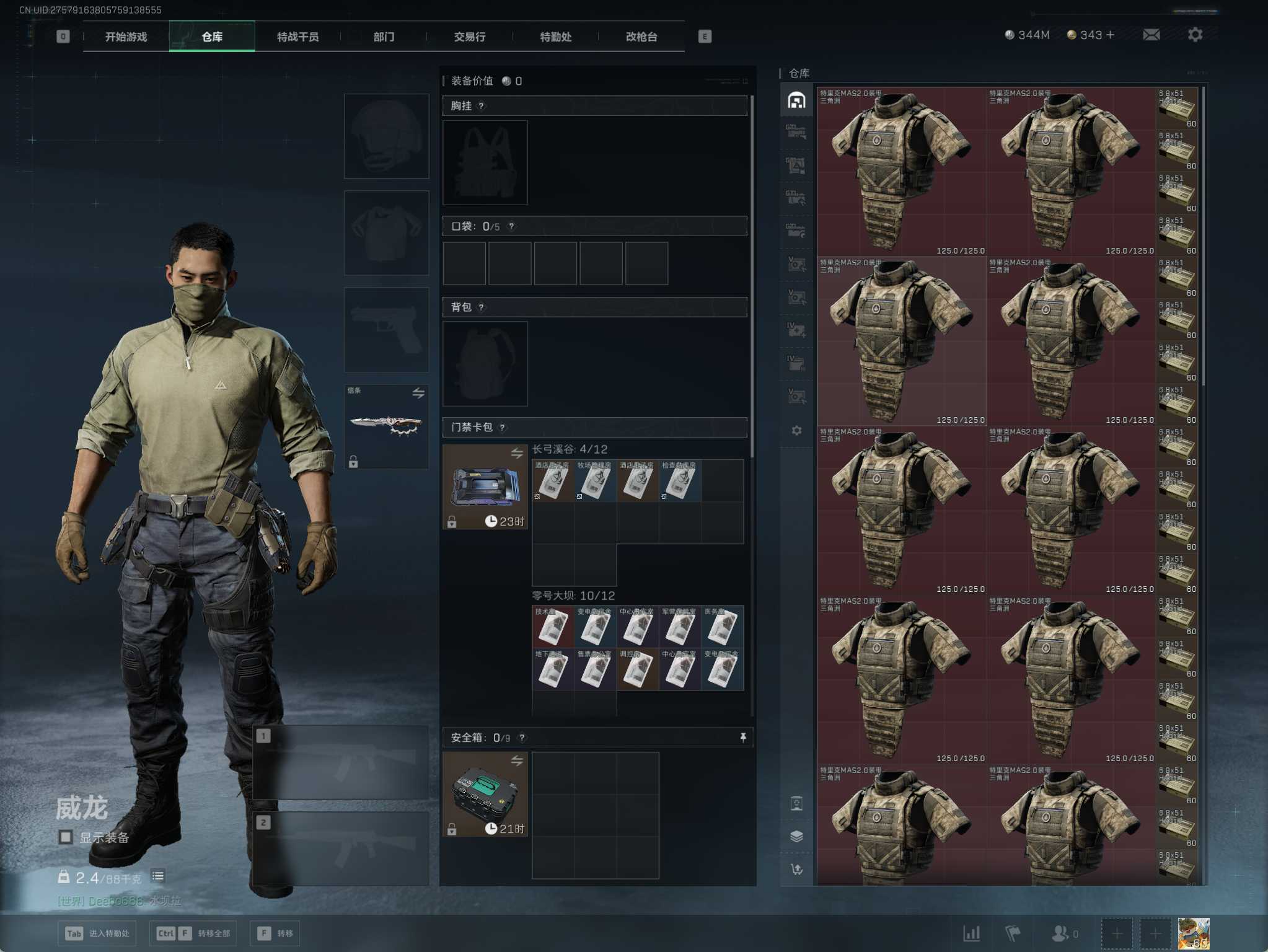1268x952 pixels.
Task: Open the 部门 tab
Action: tap(384, 37)
